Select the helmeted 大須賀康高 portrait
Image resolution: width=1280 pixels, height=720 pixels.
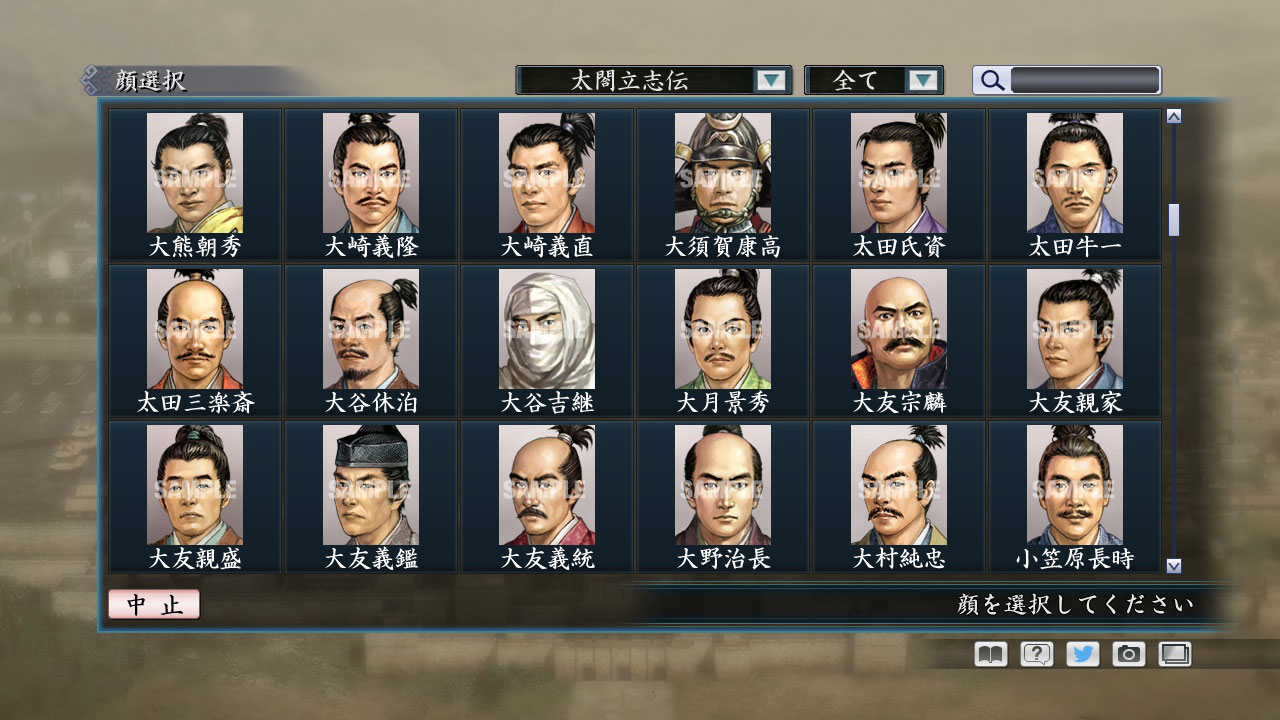click(x=722, y=175)
